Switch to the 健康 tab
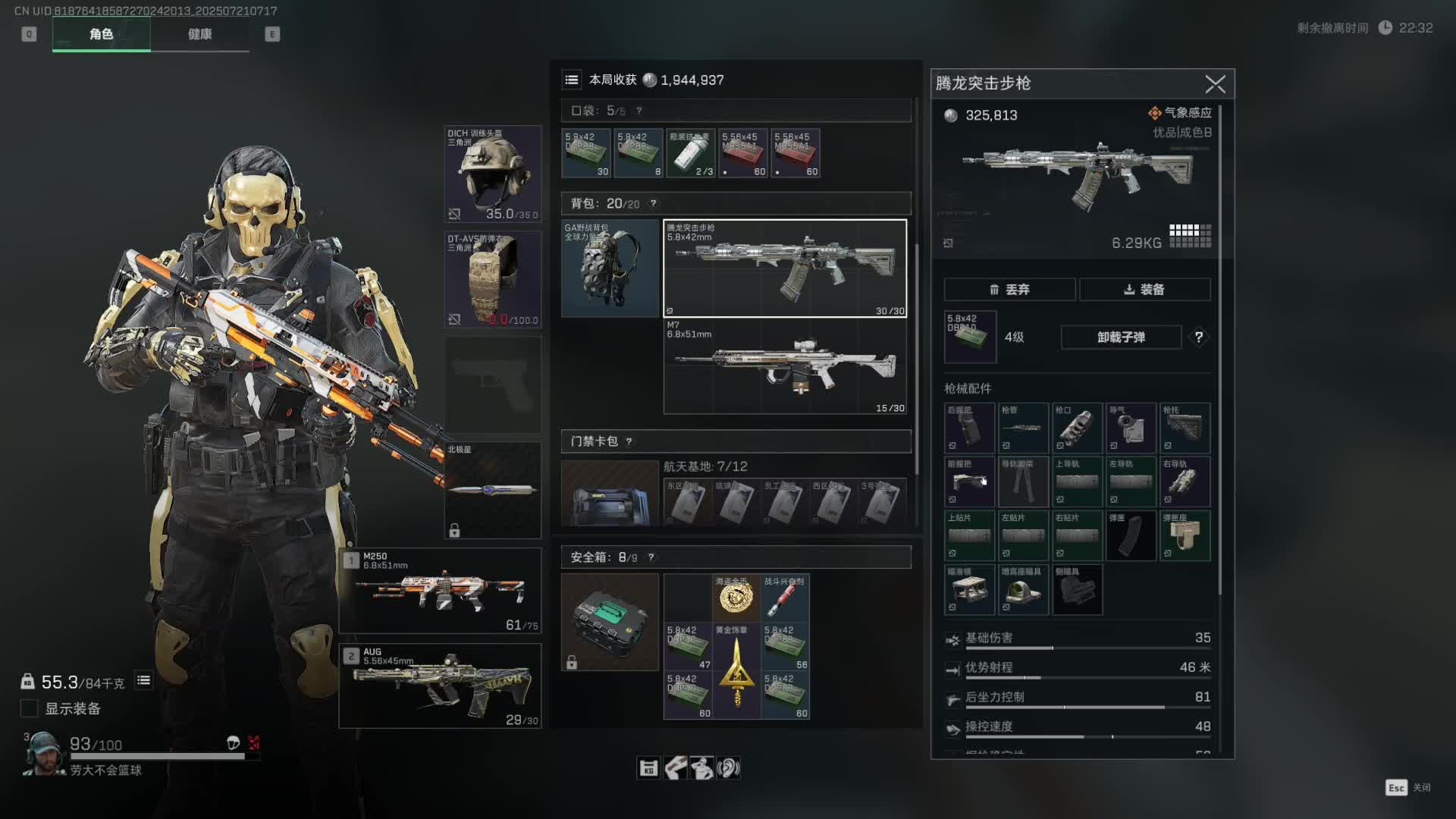Image resolution: width=1456 pixels, height=819 pixels. pyautogui.click(x=199, y=34)
